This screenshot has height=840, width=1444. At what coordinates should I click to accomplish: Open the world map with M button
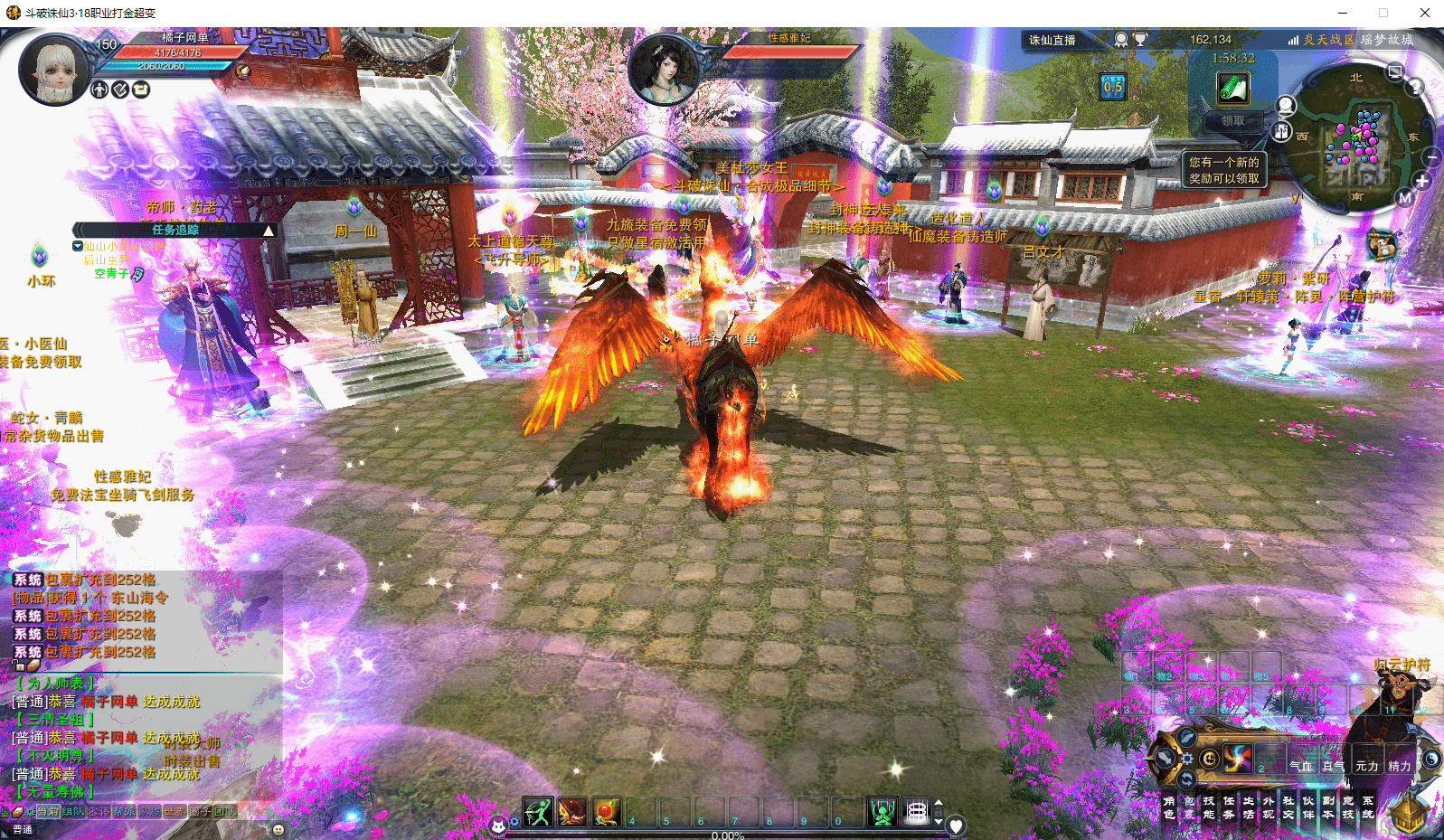tap(1404, 198)
